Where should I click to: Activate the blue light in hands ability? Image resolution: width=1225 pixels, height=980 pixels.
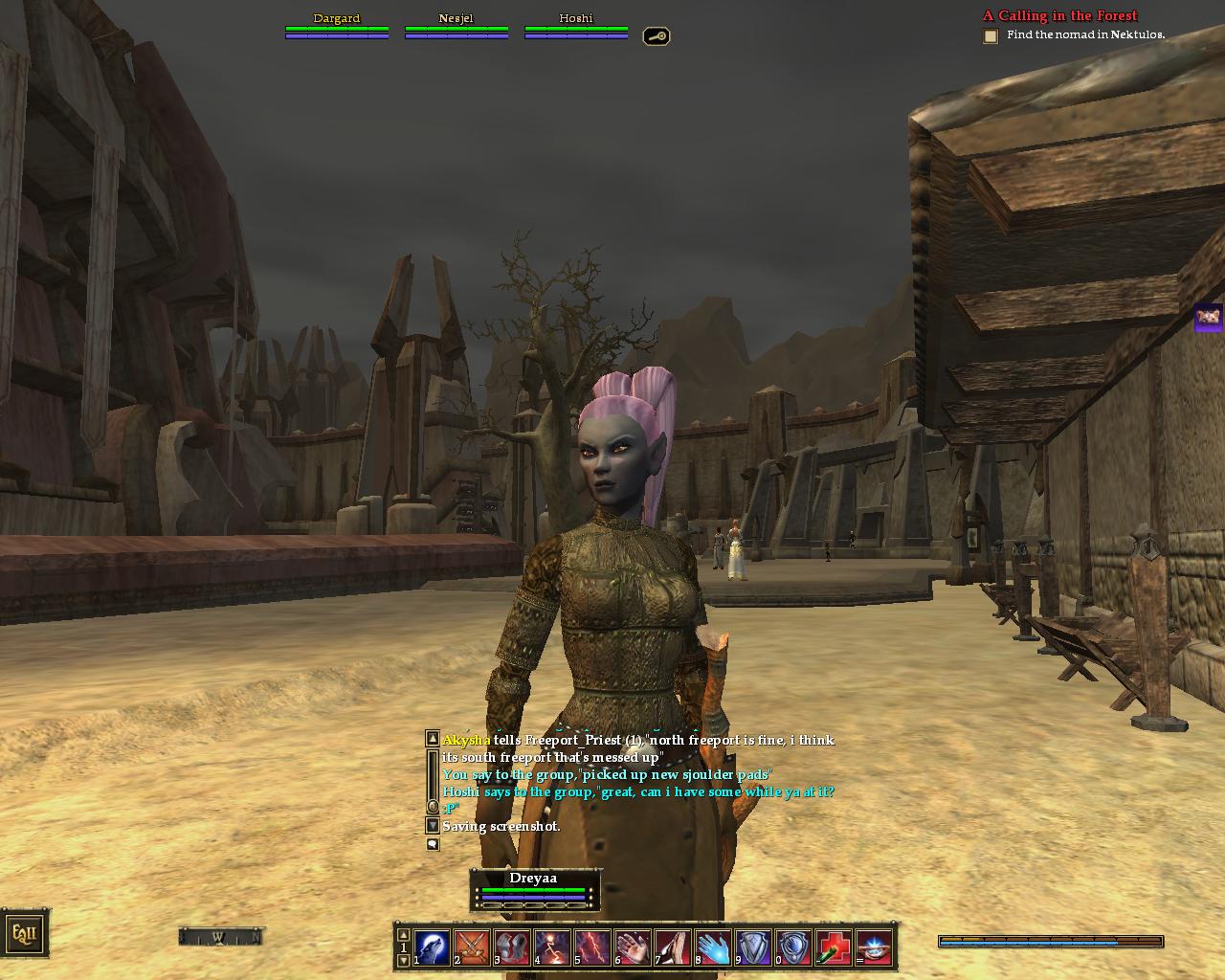click(874, 947)
